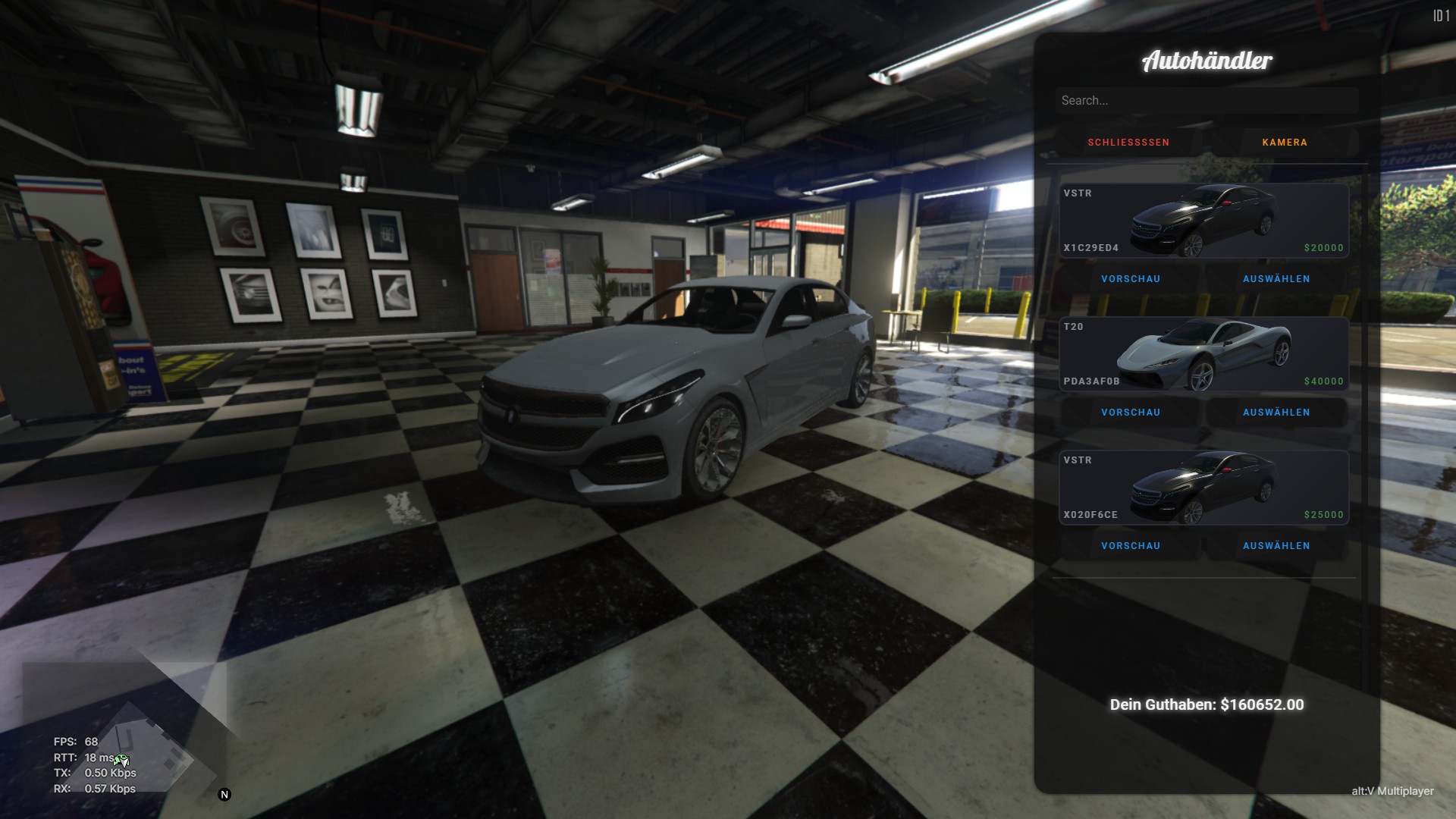This screenshot has width=1456, height=819.
Task: Select the $20000 VSTR vehicle card
Action: point(1203,221)
